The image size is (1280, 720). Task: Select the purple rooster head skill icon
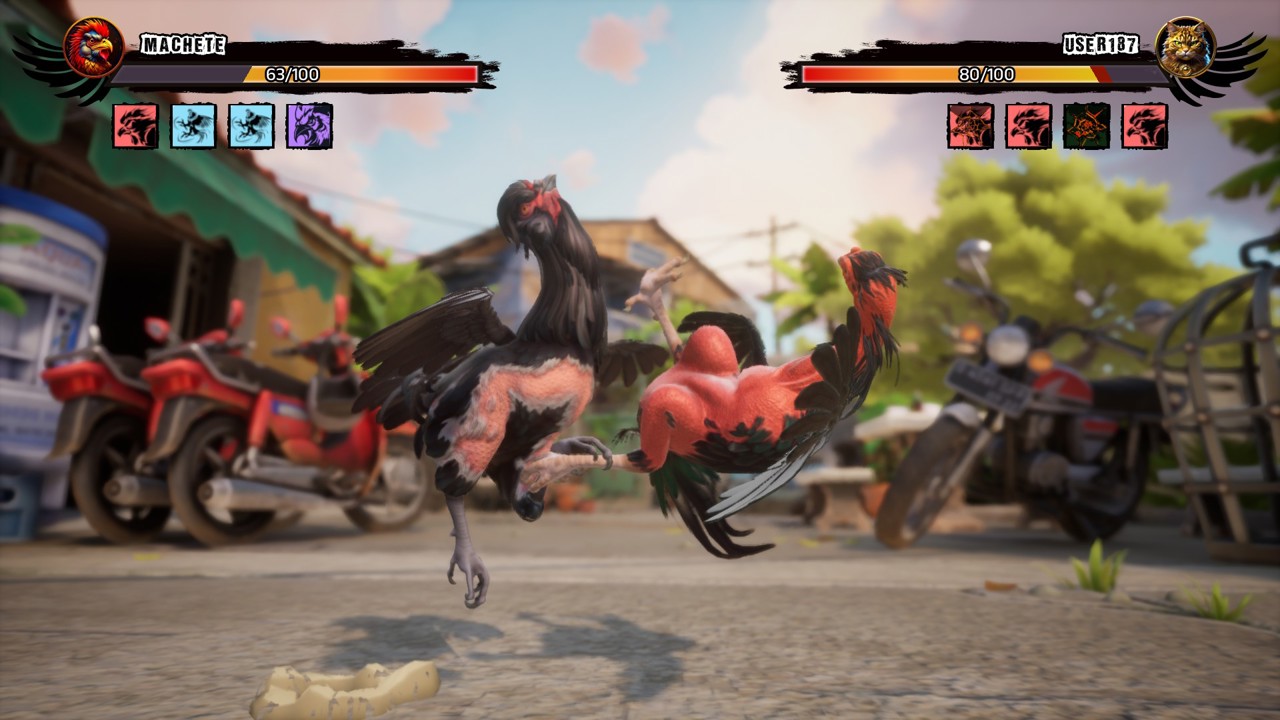(x=309, y=126)
